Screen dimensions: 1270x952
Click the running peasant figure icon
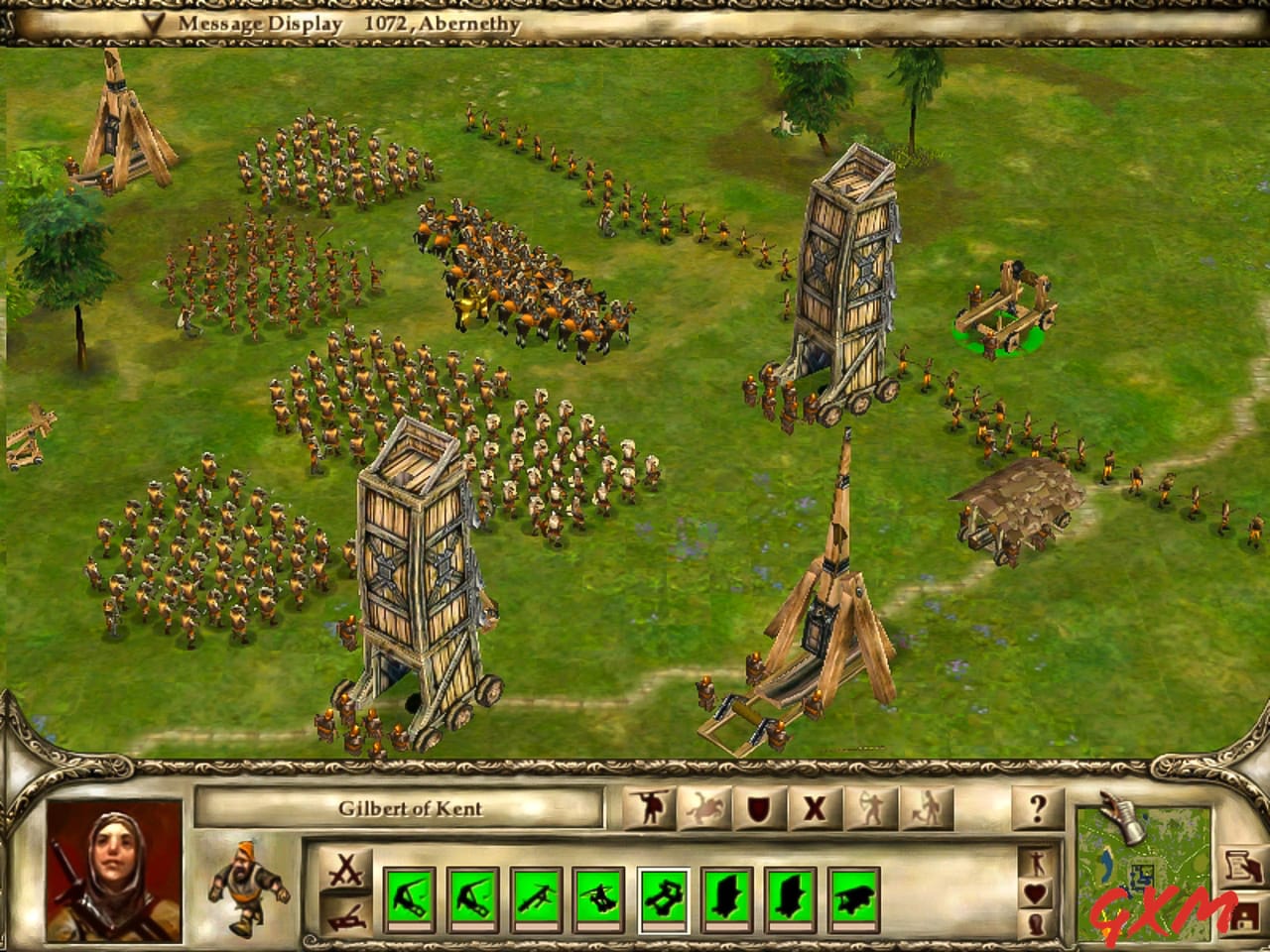(x=248, y=888)
